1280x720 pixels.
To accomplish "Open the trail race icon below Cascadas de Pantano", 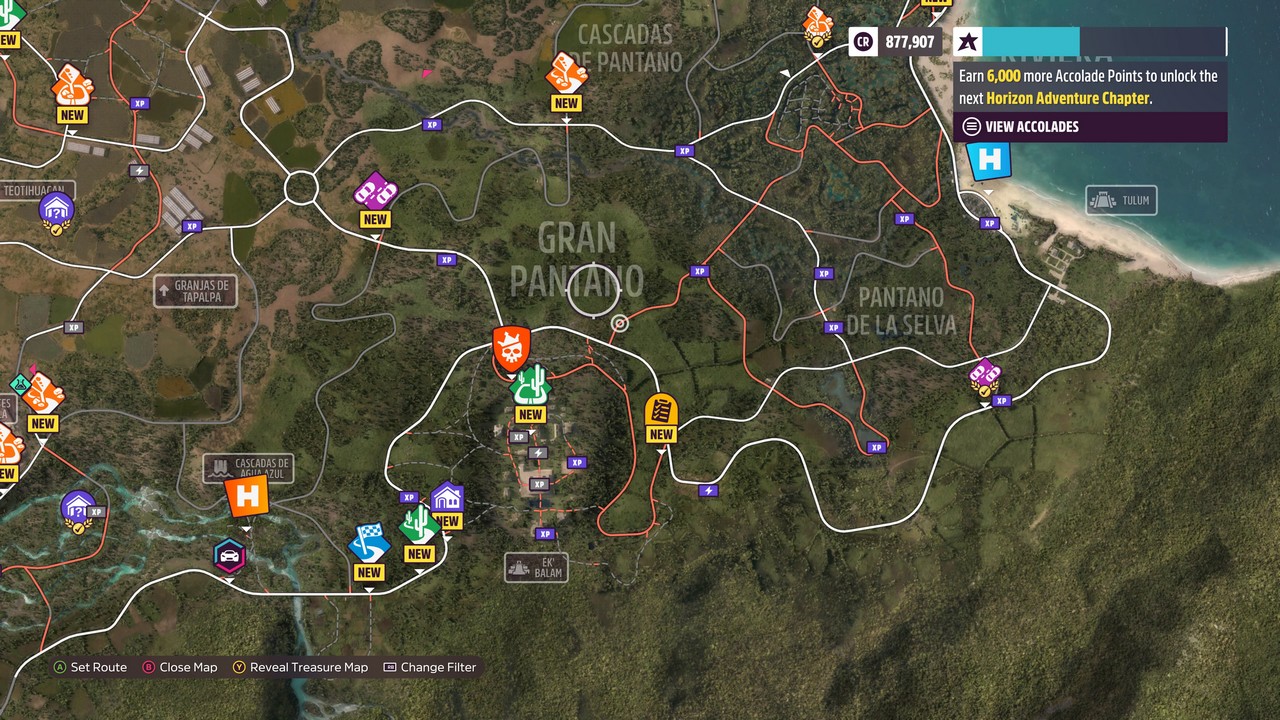I will tap(565, 76).
